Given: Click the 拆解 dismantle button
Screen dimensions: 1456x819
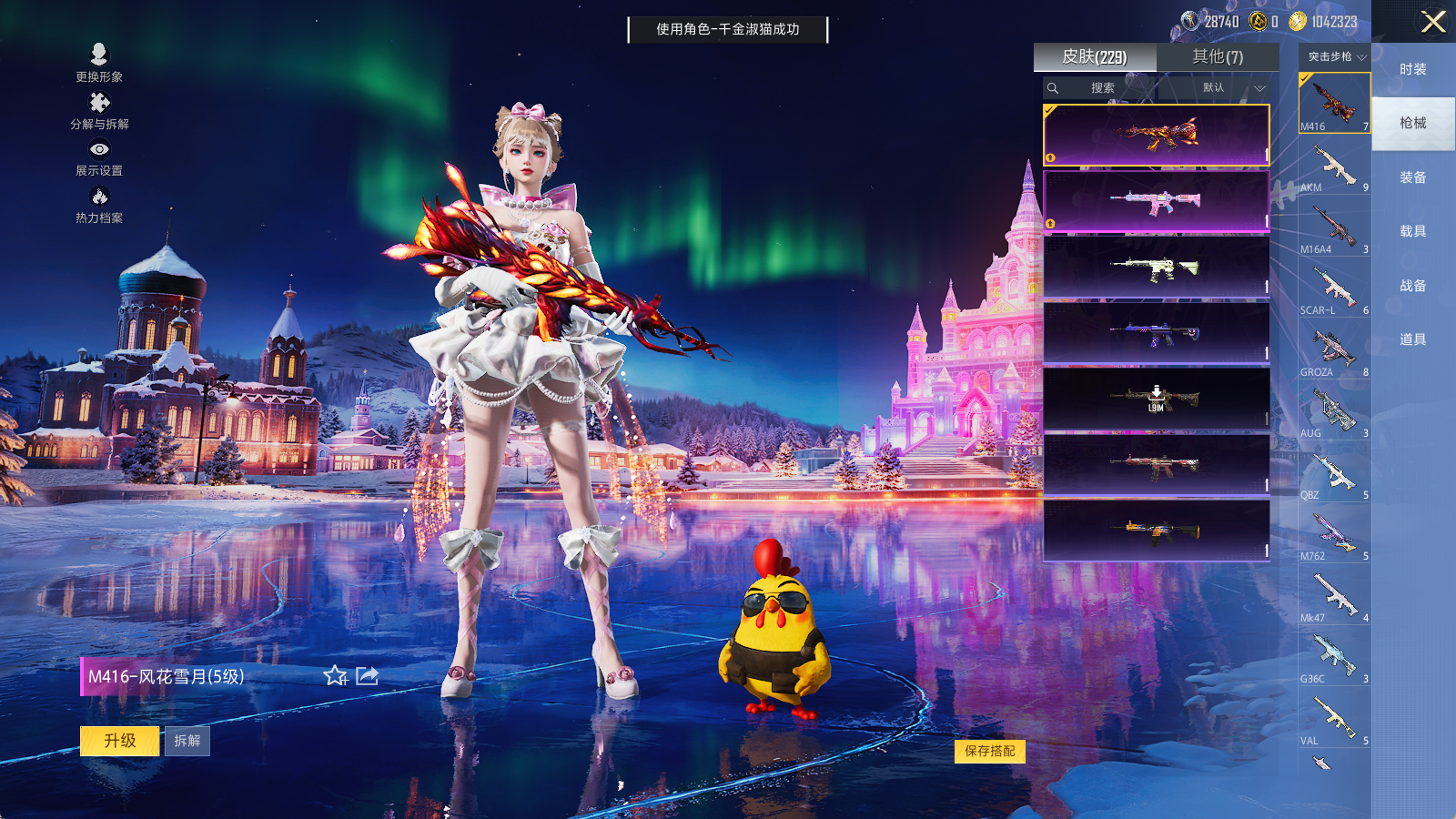Looking at the screenshot, I should coord(187,741).
